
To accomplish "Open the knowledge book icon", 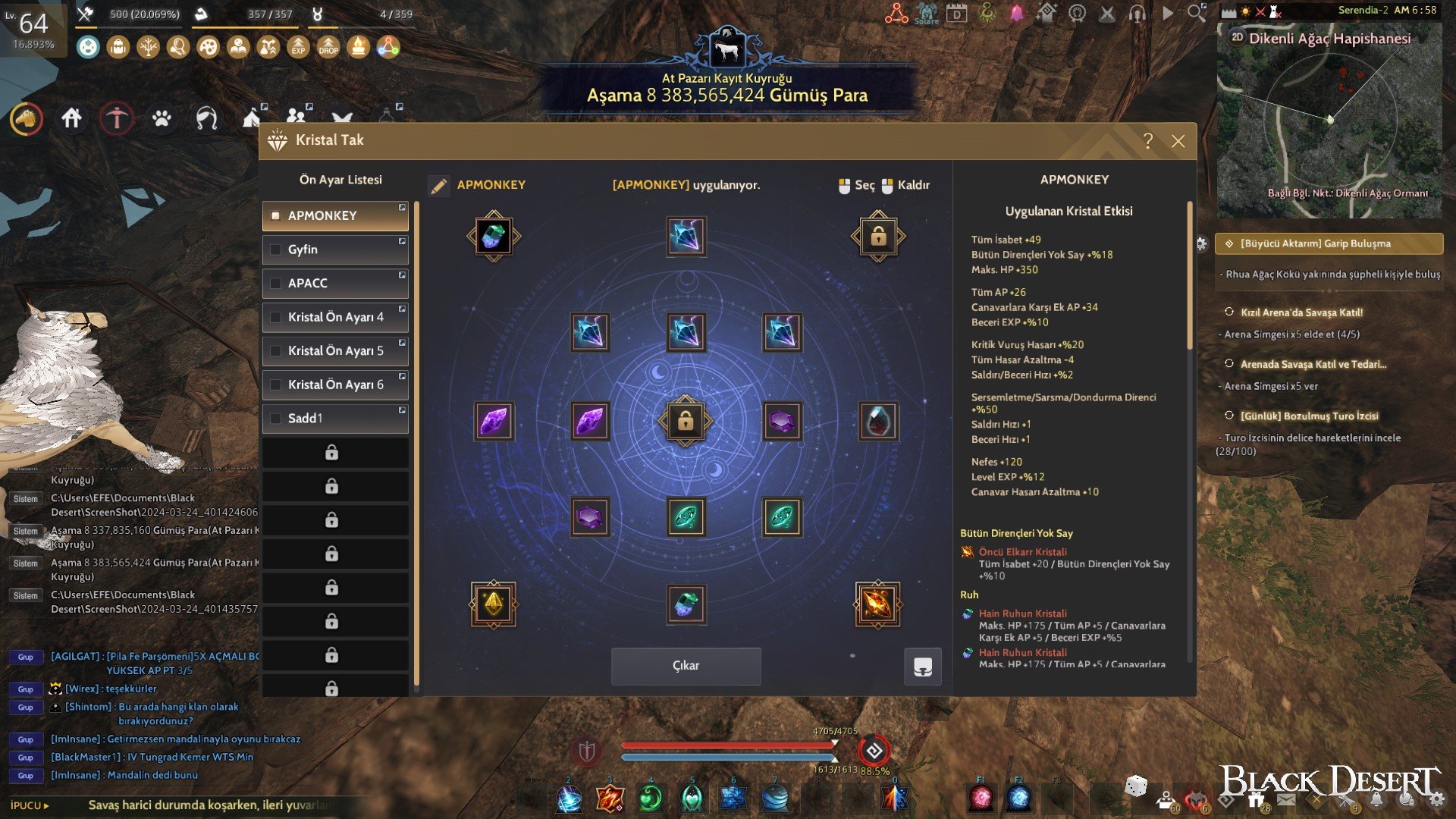I will [237, 47].
